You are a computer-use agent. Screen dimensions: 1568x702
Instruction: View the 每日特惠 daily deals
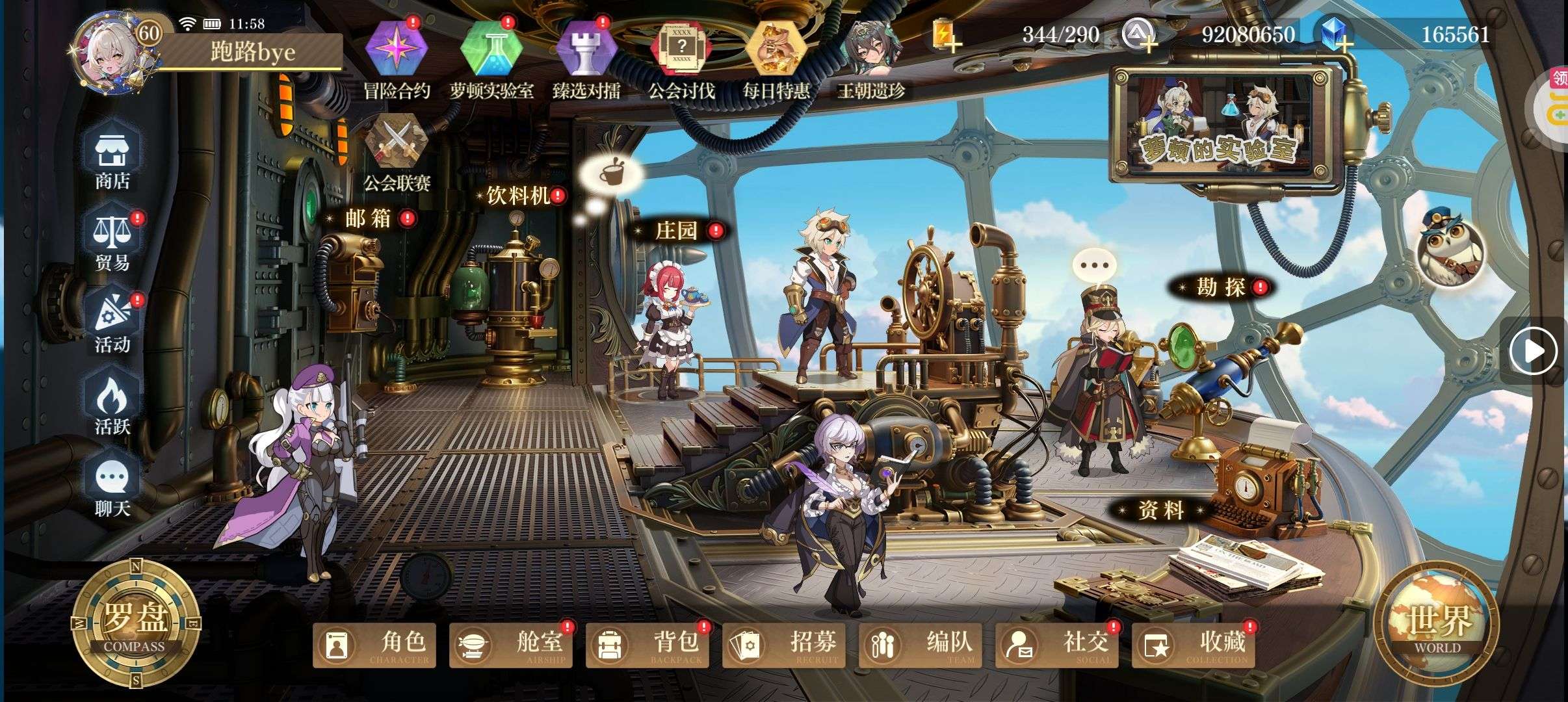tap(776, 51)
